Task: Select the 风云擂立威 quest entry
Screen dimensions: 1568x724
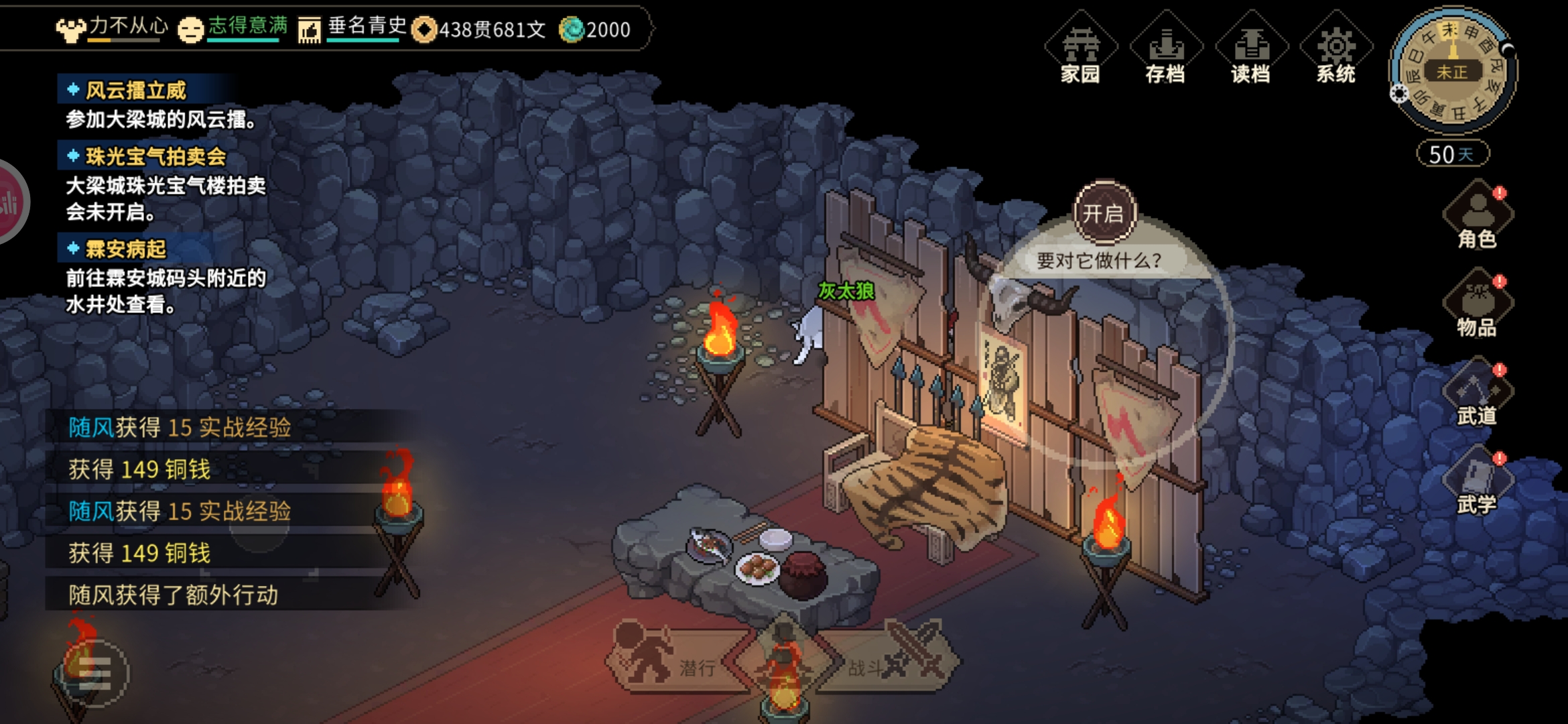Action: click(x=135, y=90)
